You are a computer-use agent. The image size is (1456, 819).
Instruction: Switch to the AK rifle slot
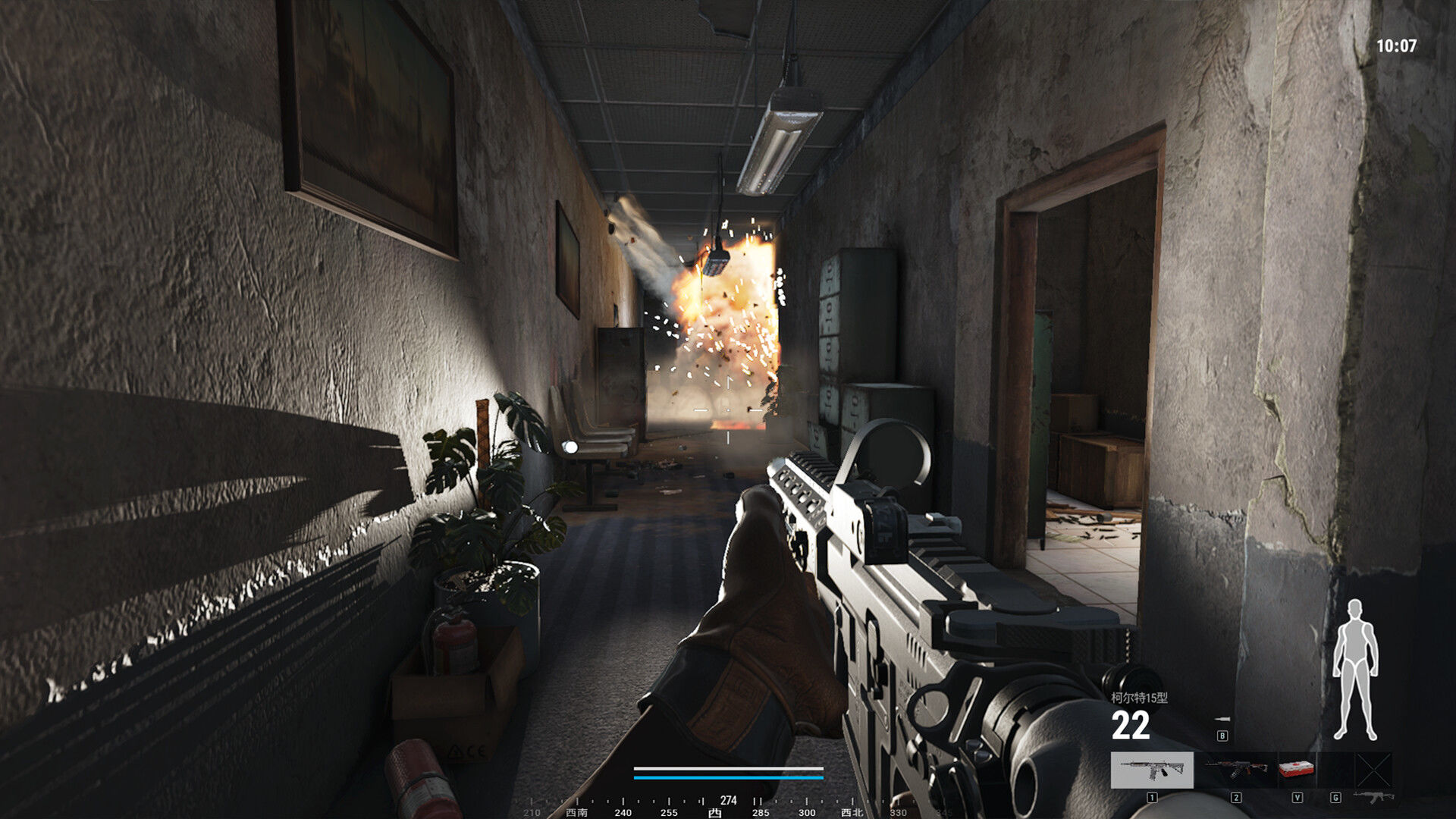tap(1235, 770)
